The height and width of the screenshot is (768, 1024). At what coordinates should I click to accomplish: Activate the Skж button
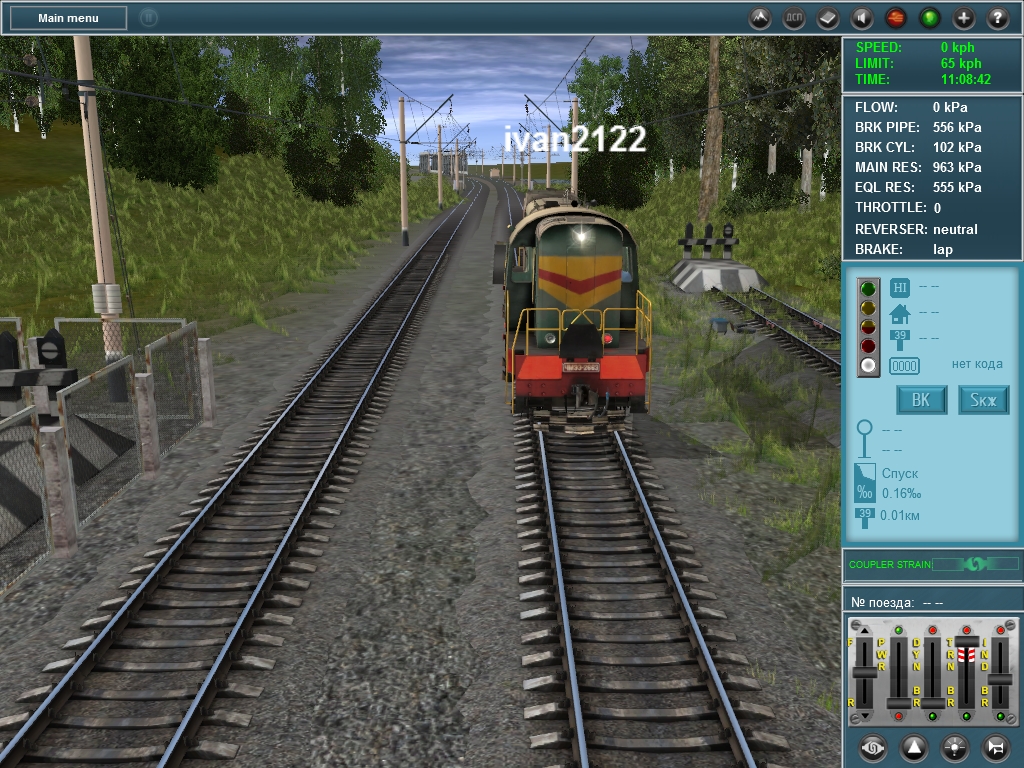point(984,400)
